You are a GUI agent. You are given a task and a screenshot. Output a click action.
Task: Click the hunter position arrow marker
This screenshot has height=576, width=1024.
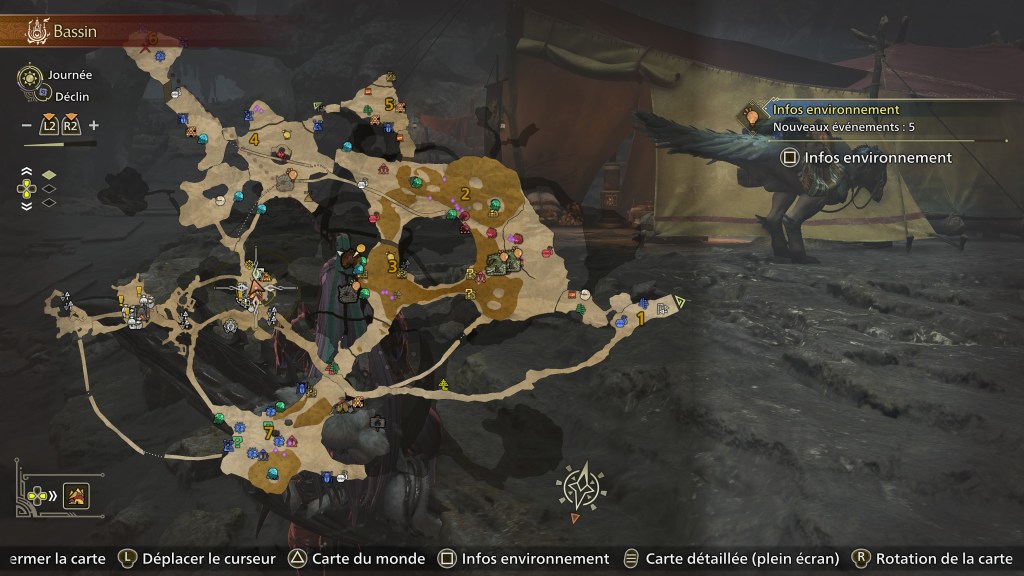256,290
